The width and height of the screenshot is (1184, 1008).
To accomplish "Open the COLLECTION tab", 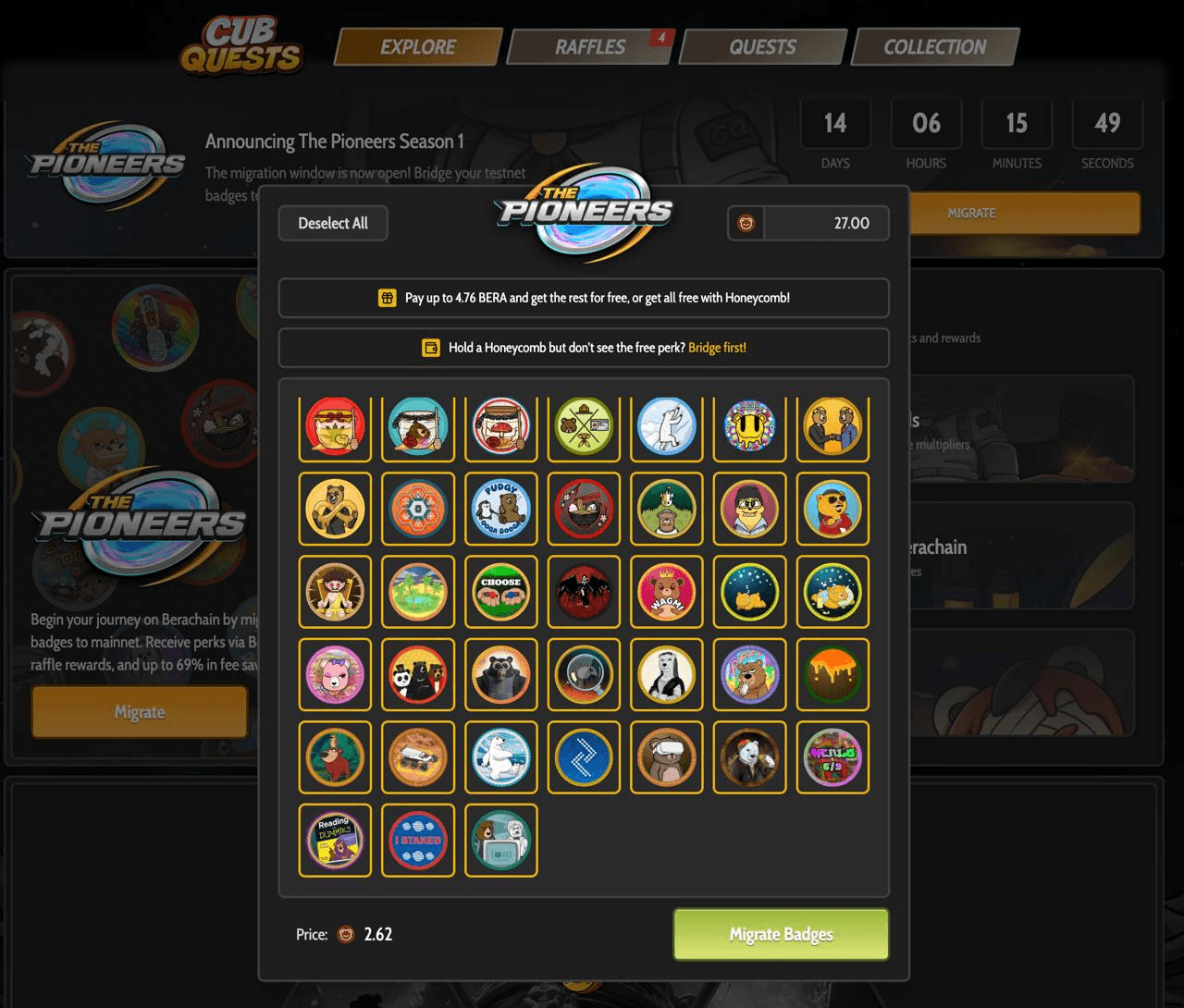I will pyautogui.click(x=935, y=46).
